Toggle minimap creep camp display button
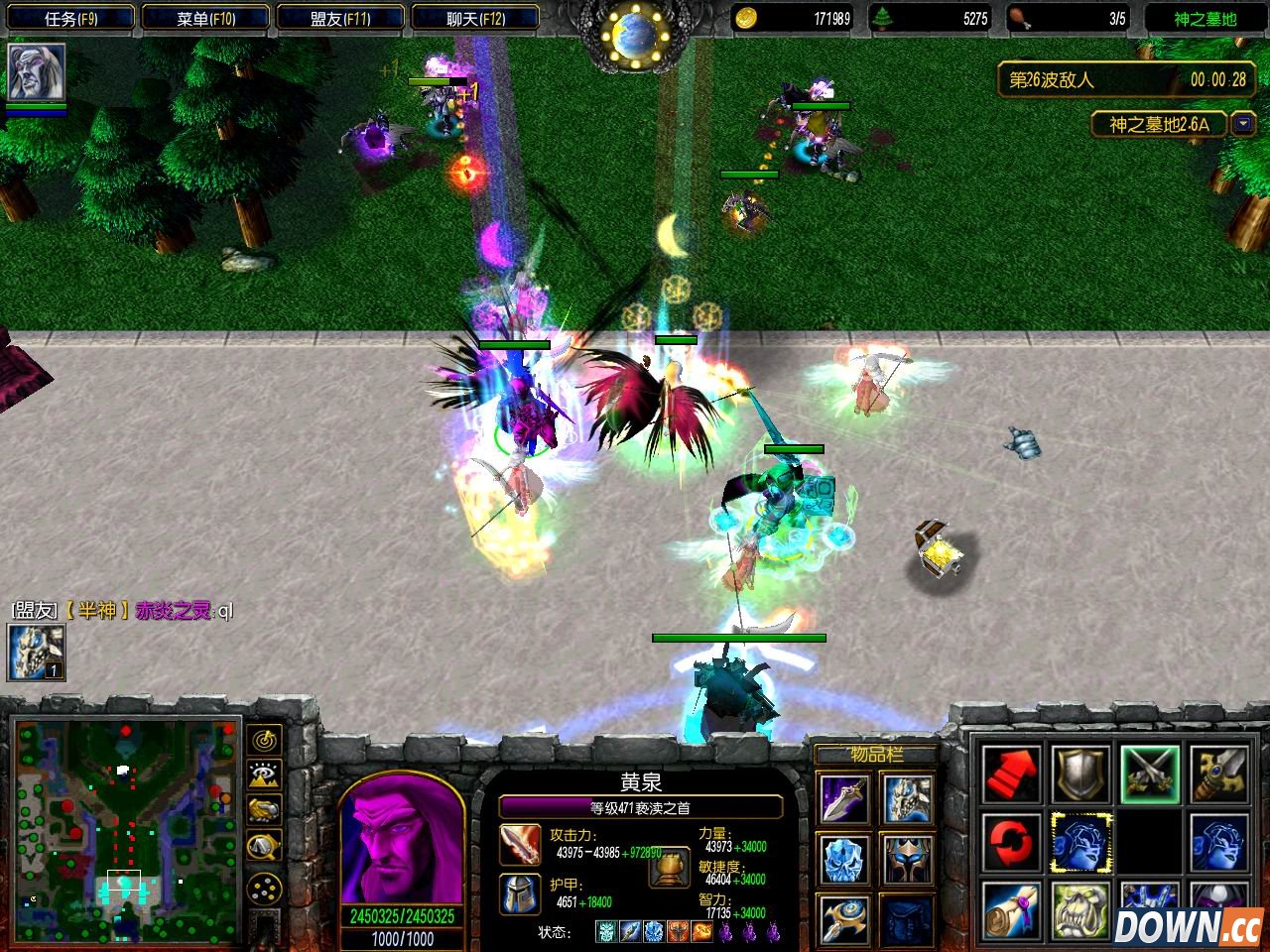Viewport: 1270px width, 952px height. pos(265,846)
